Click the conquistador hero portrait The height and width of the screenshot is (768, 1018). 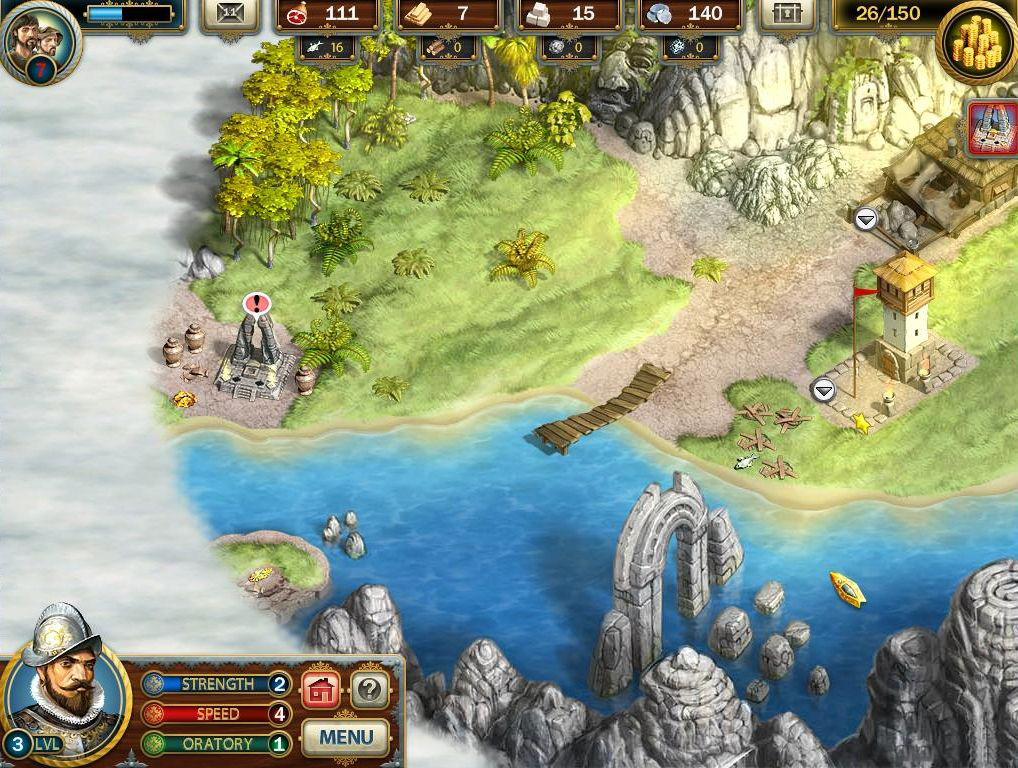point(63,686)
